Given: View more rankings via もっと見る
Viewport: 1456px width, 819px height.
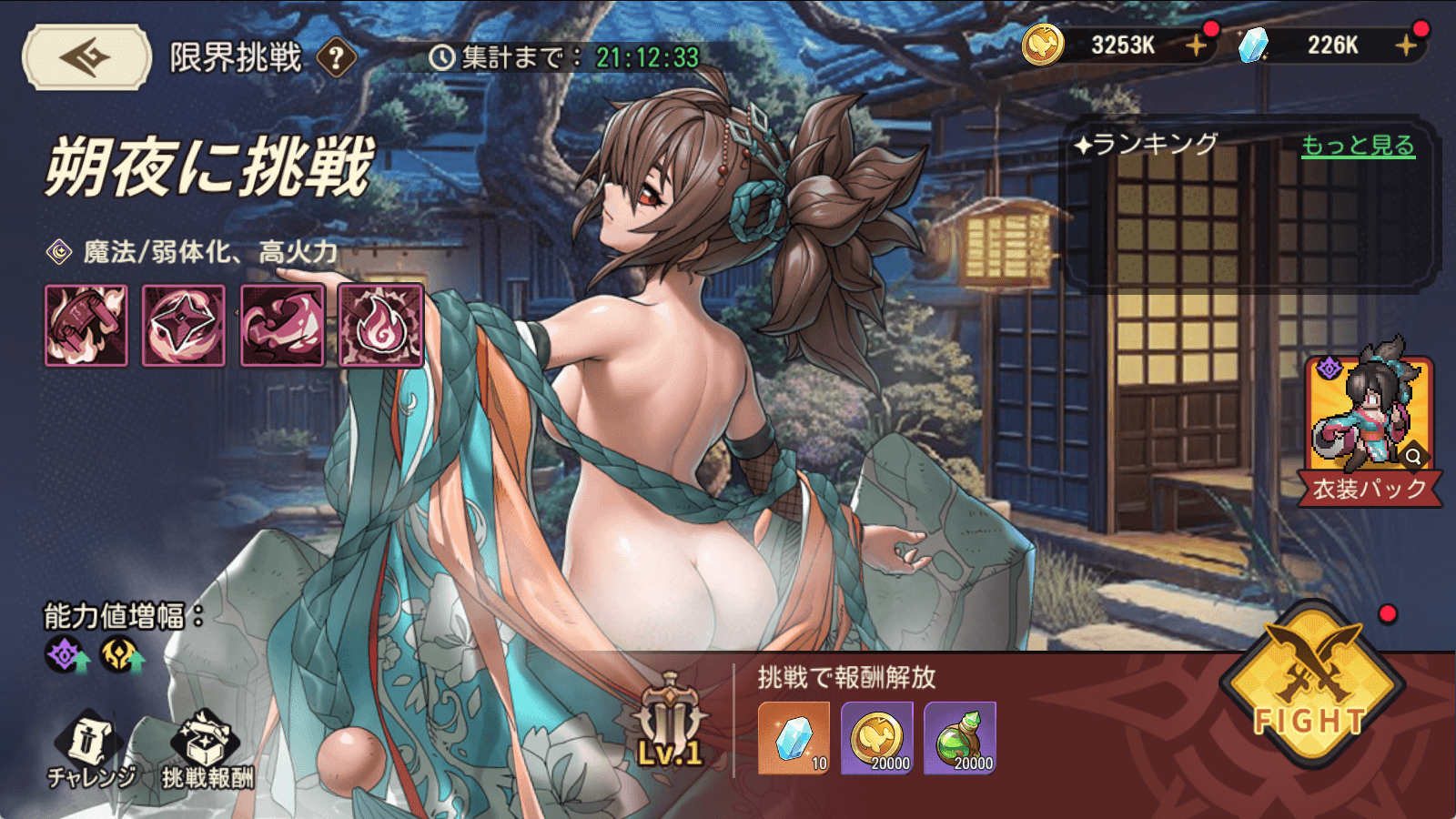Looking at the screenshot, I should point(1358,146).
